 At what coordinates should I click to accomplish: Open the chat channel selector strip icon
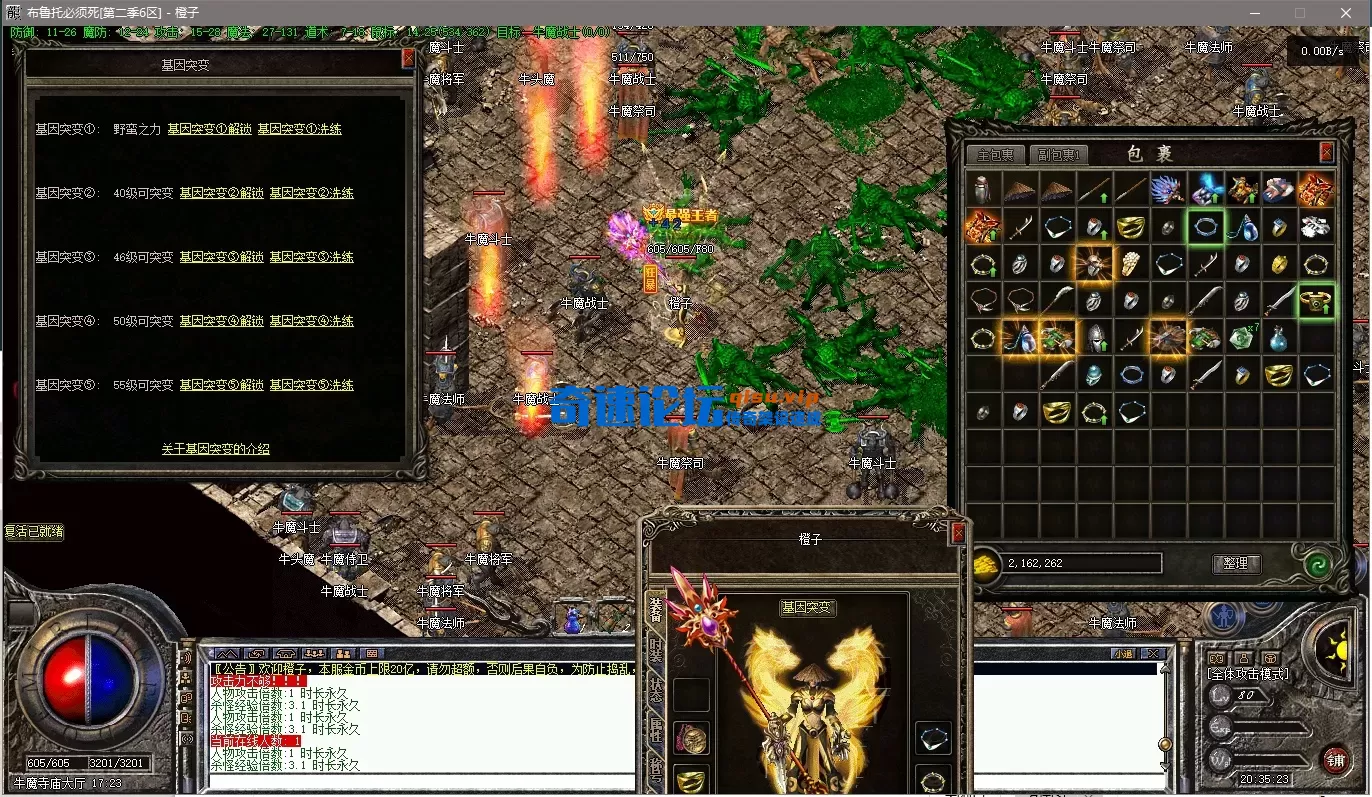371,654
